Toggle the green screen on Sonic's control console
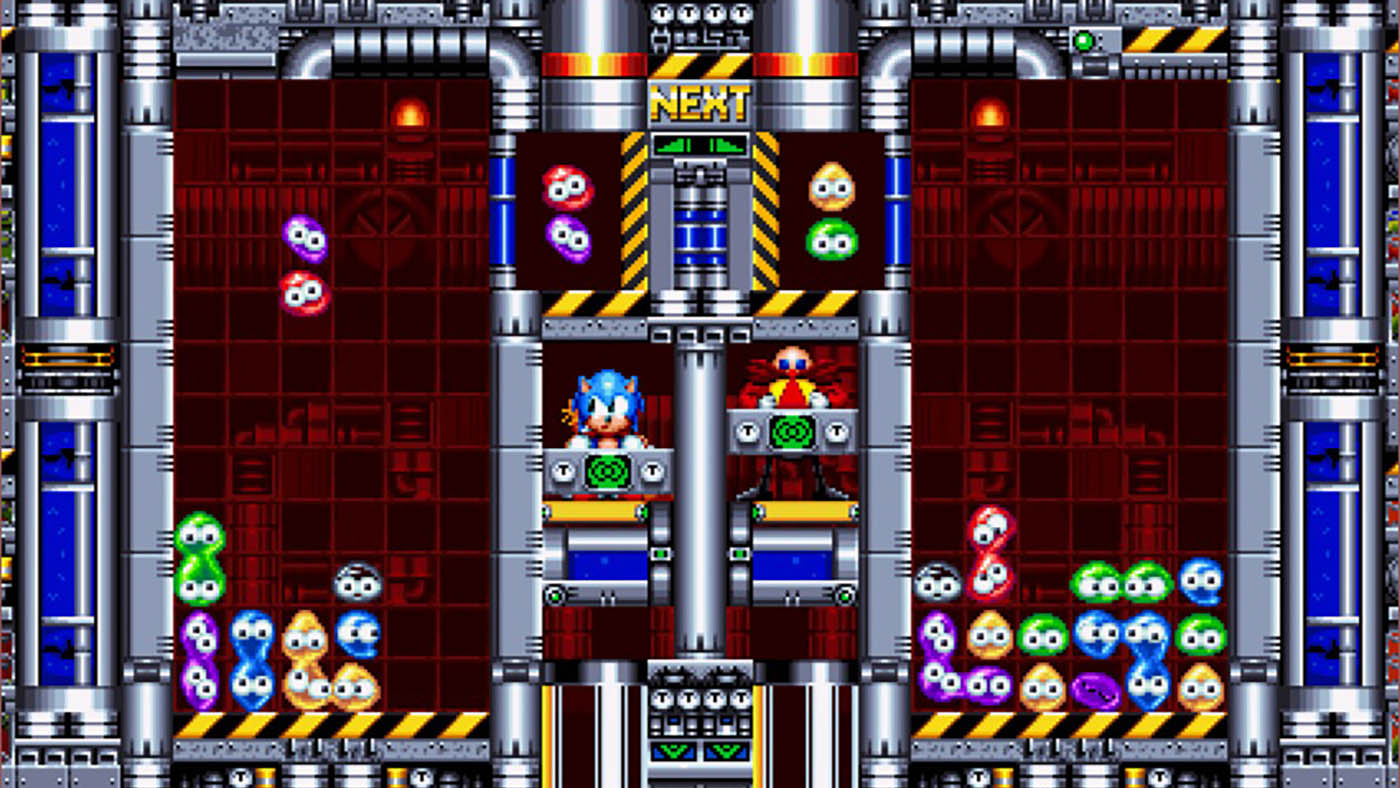This screenshot has width=1400, height=788. tap(607, 470)
